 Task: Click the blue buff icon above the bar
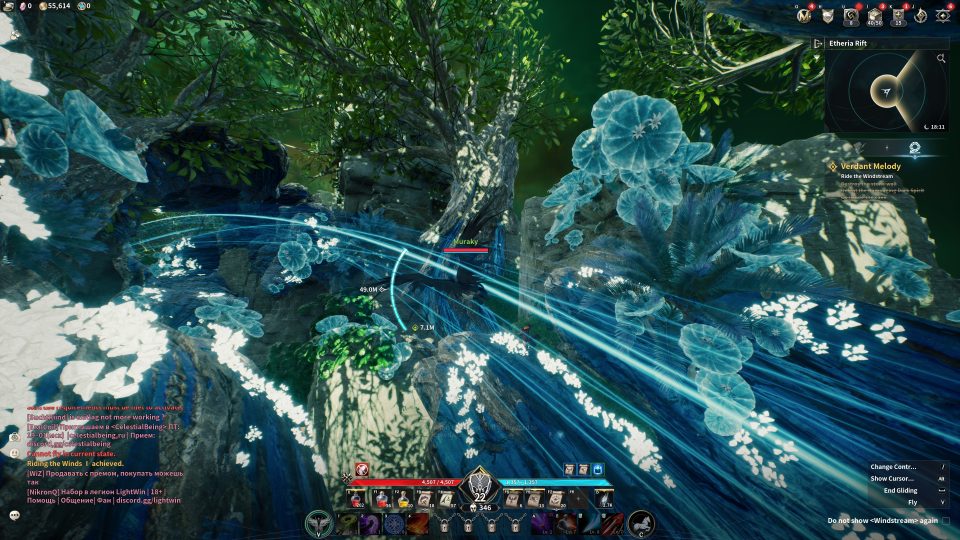pos(598,469)
